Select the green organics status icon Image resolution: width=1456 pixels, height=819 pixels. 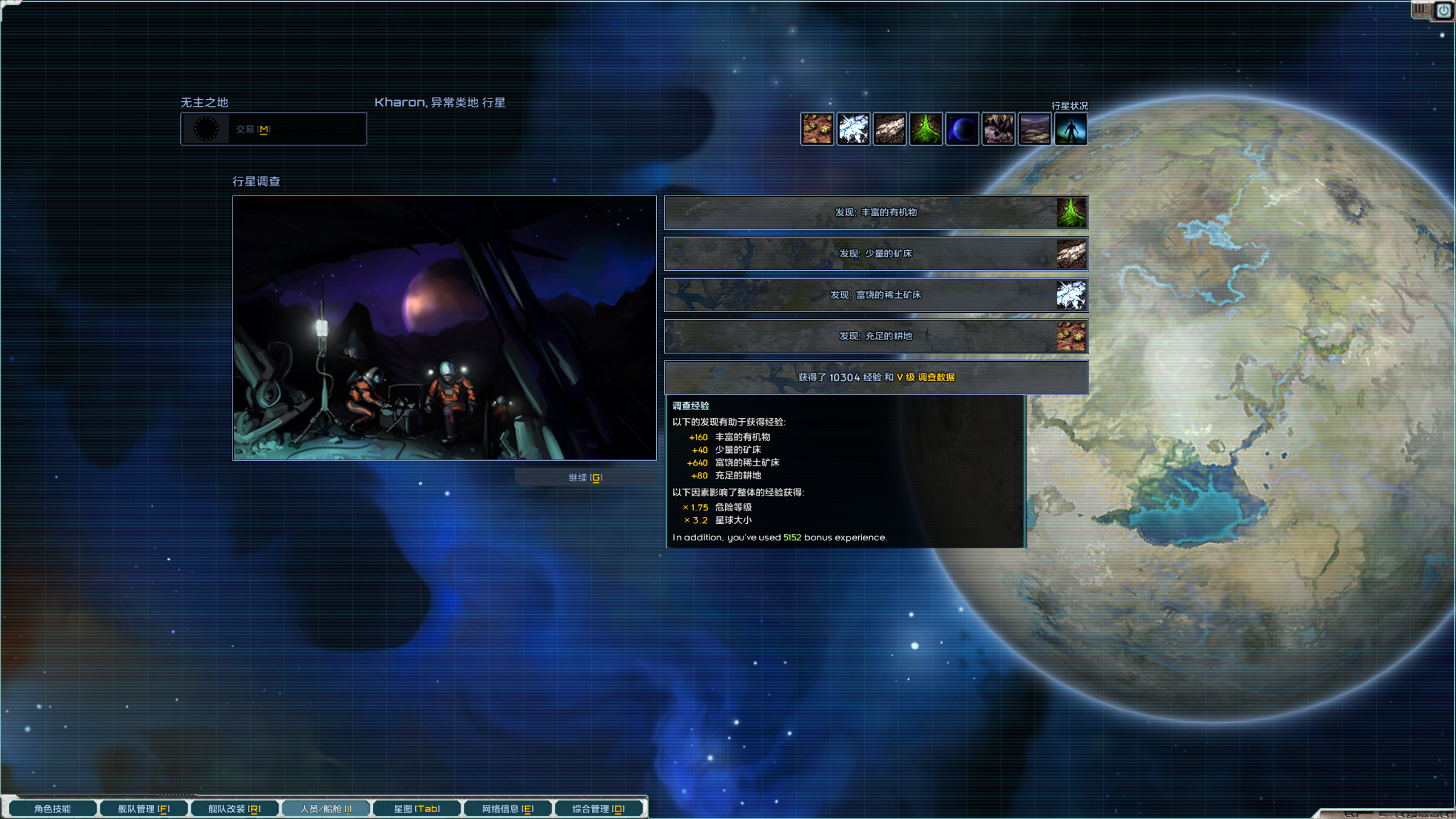pos(926,129)
